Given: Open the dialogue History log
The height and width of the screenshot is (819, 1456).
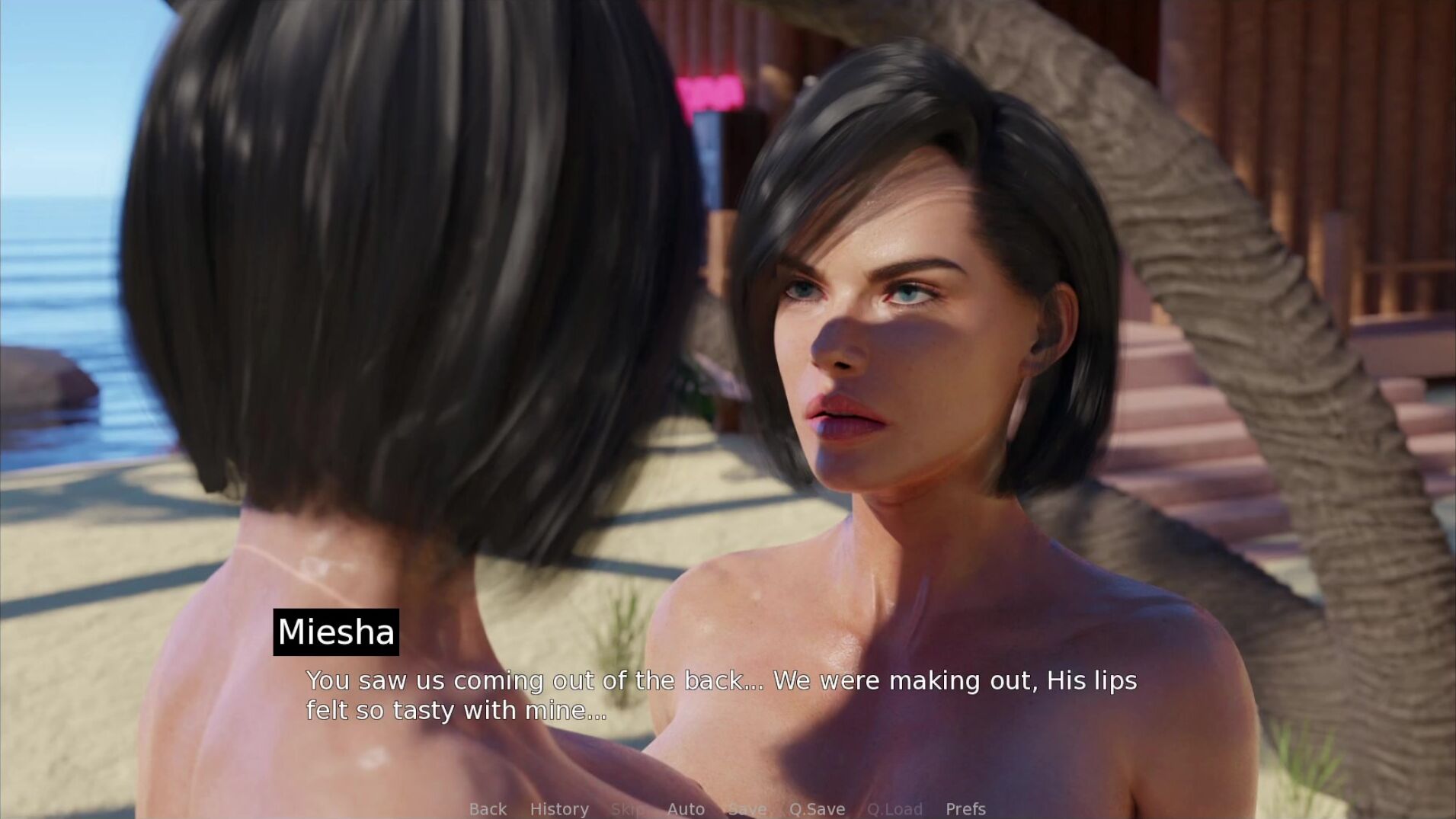Looking at the screenshot, I should 559,808.
